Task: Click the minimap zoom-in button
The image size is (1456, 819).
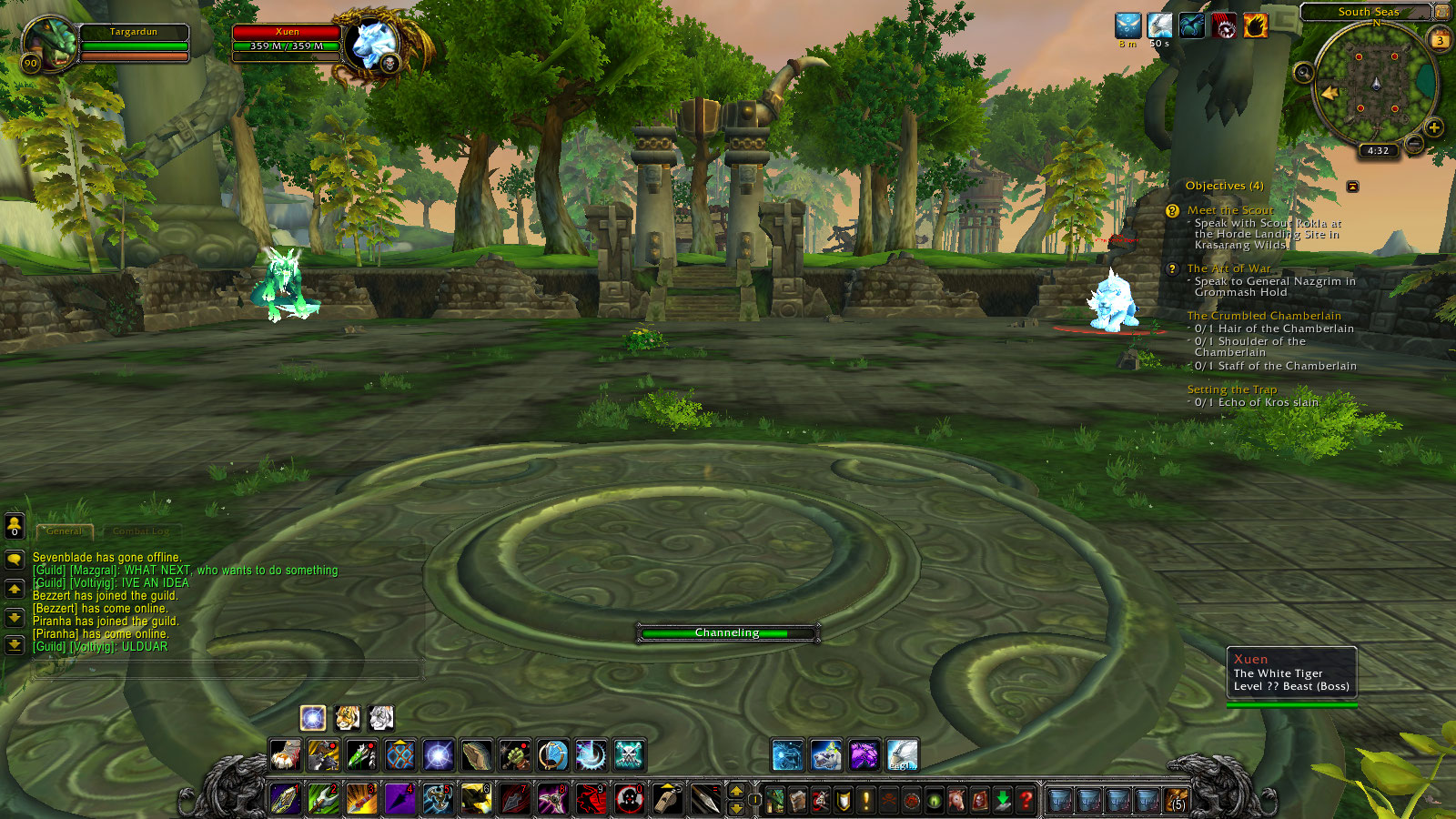Action: 1435,127
